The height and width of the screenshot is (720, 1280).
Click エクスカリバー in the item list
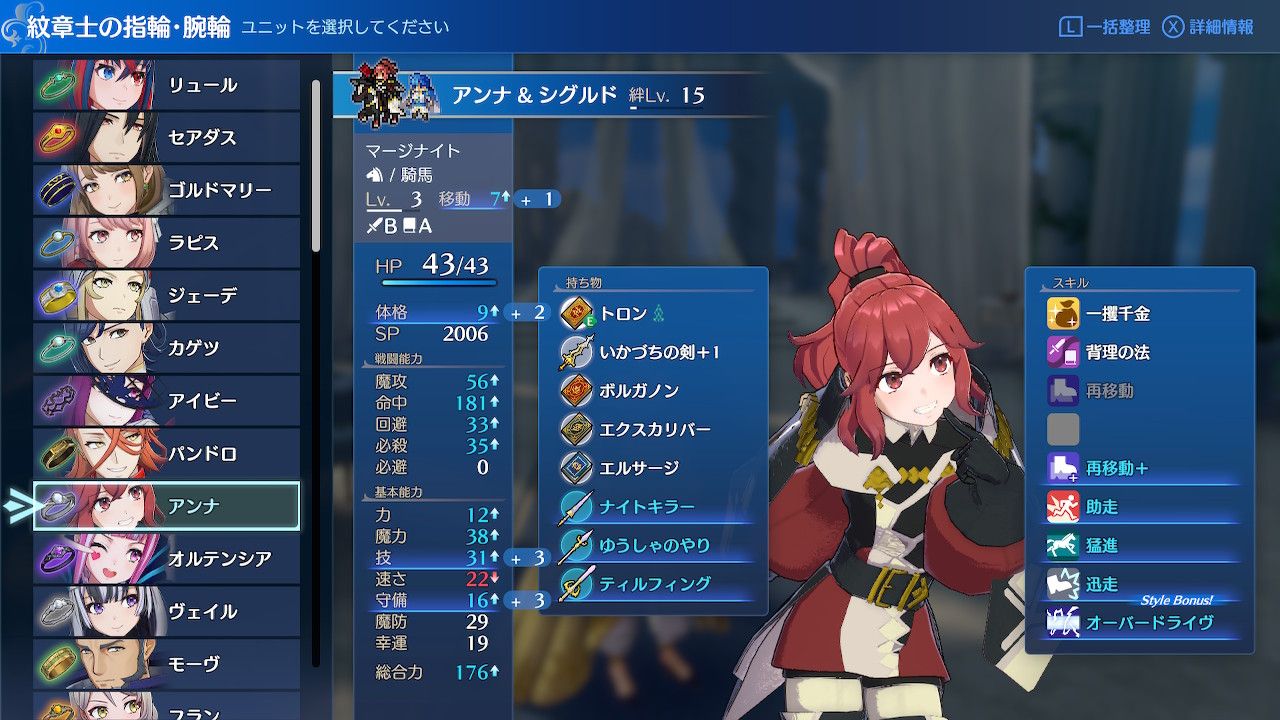tap(652, 429)
